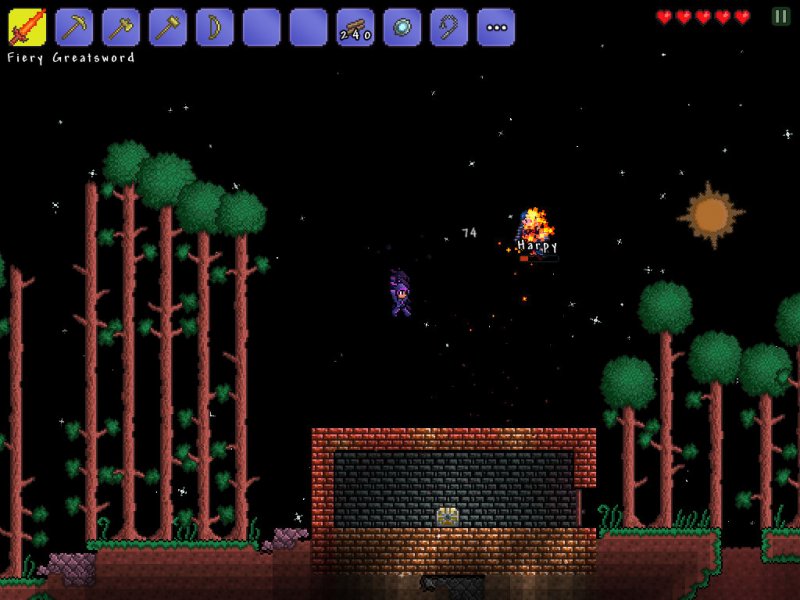Choose the axe hotbar slot

[x=121, y=27]
